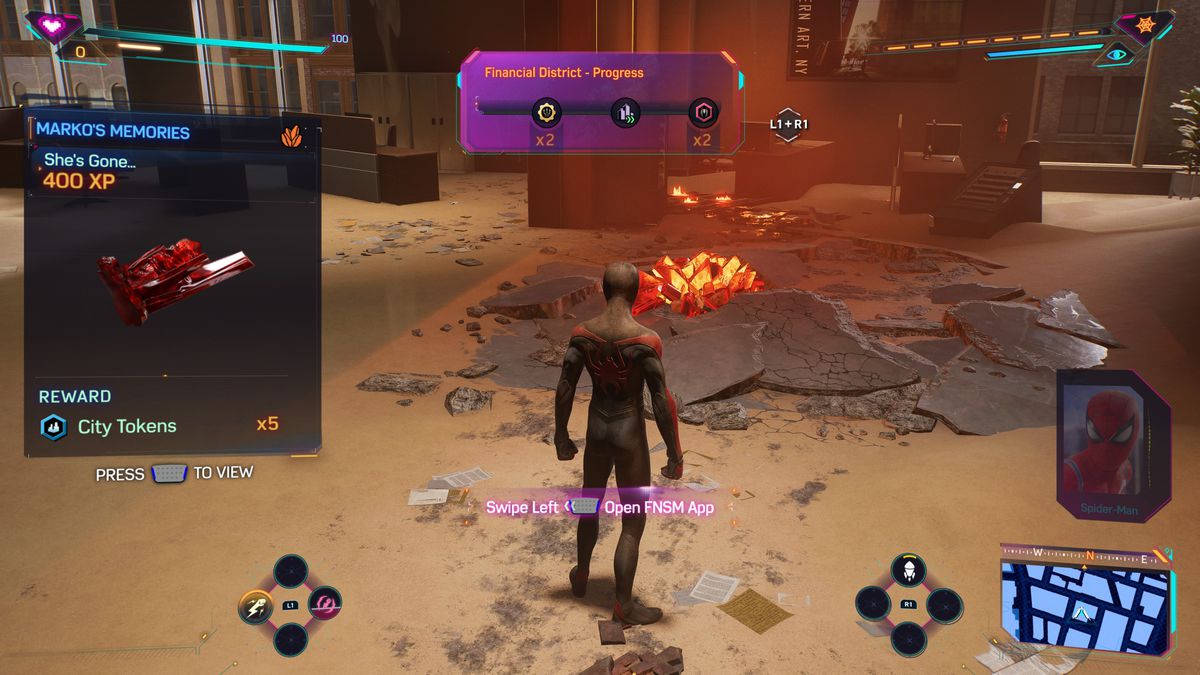Open the Financial District progress tracker
Screen dimensions: 1200x675
(564, 73)
